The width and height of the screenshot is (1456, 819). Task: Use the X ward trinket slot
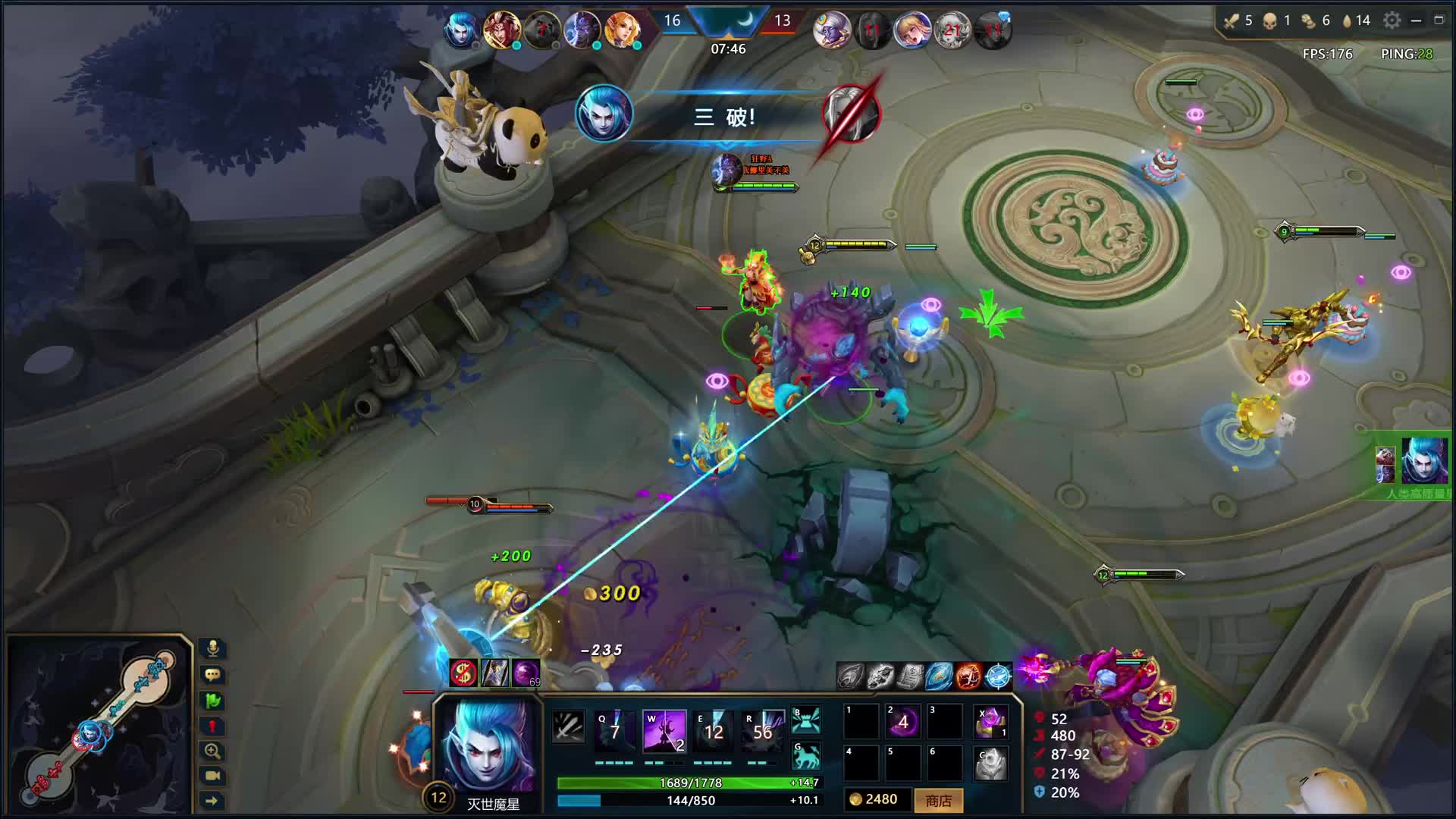click(x=991, y=722)
